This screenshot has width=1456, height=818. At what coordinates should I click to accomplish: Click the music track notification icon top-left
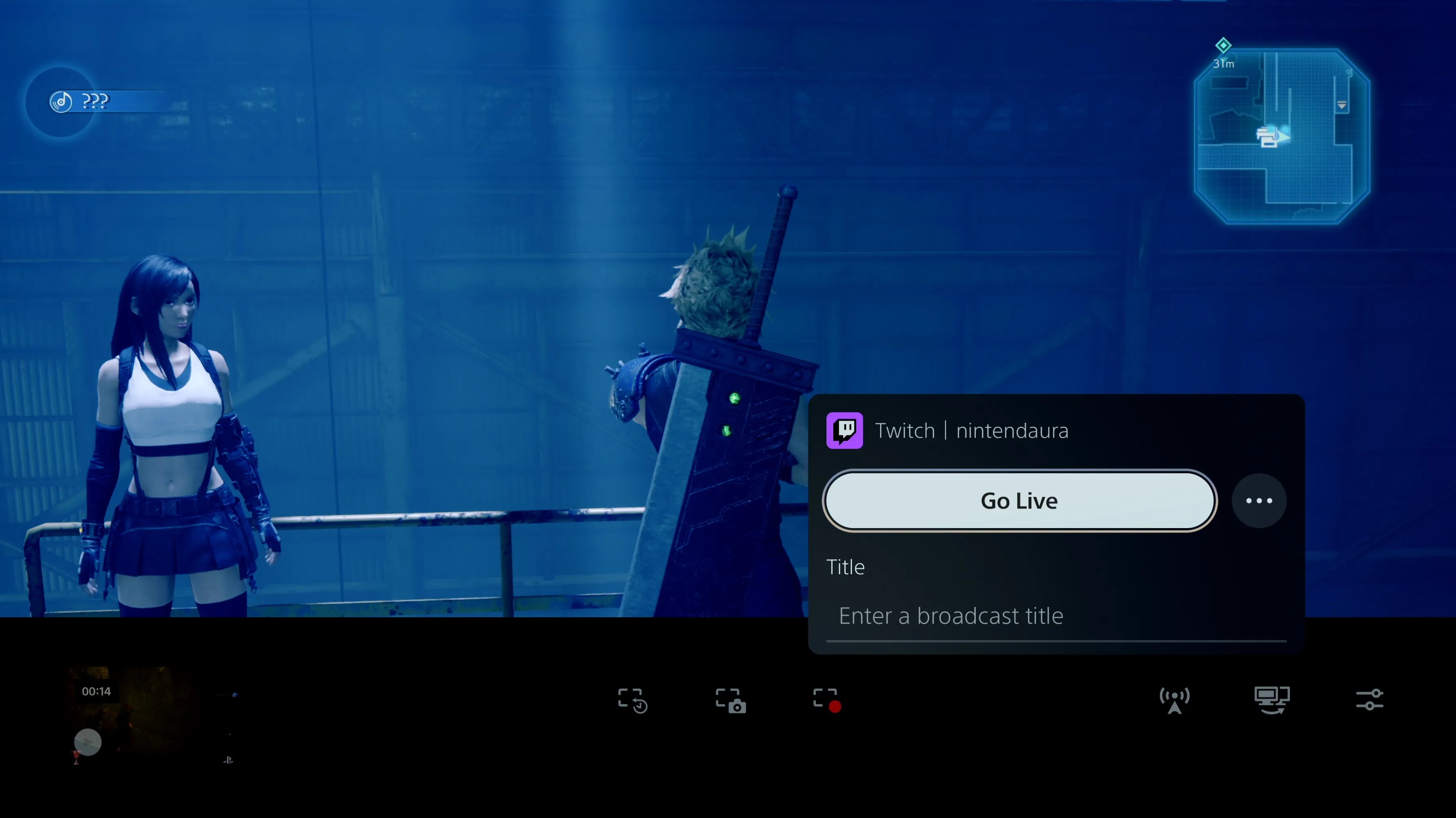[61, 102]
